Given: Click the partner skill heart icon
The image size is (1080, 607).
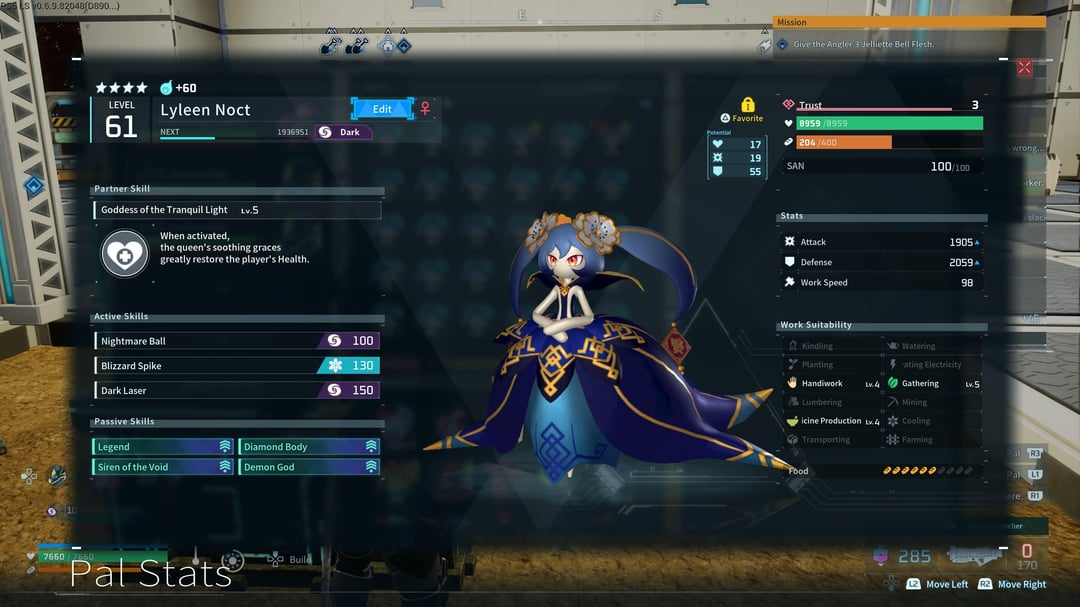Looking at the screenshot, I should [x=125, y=254].
